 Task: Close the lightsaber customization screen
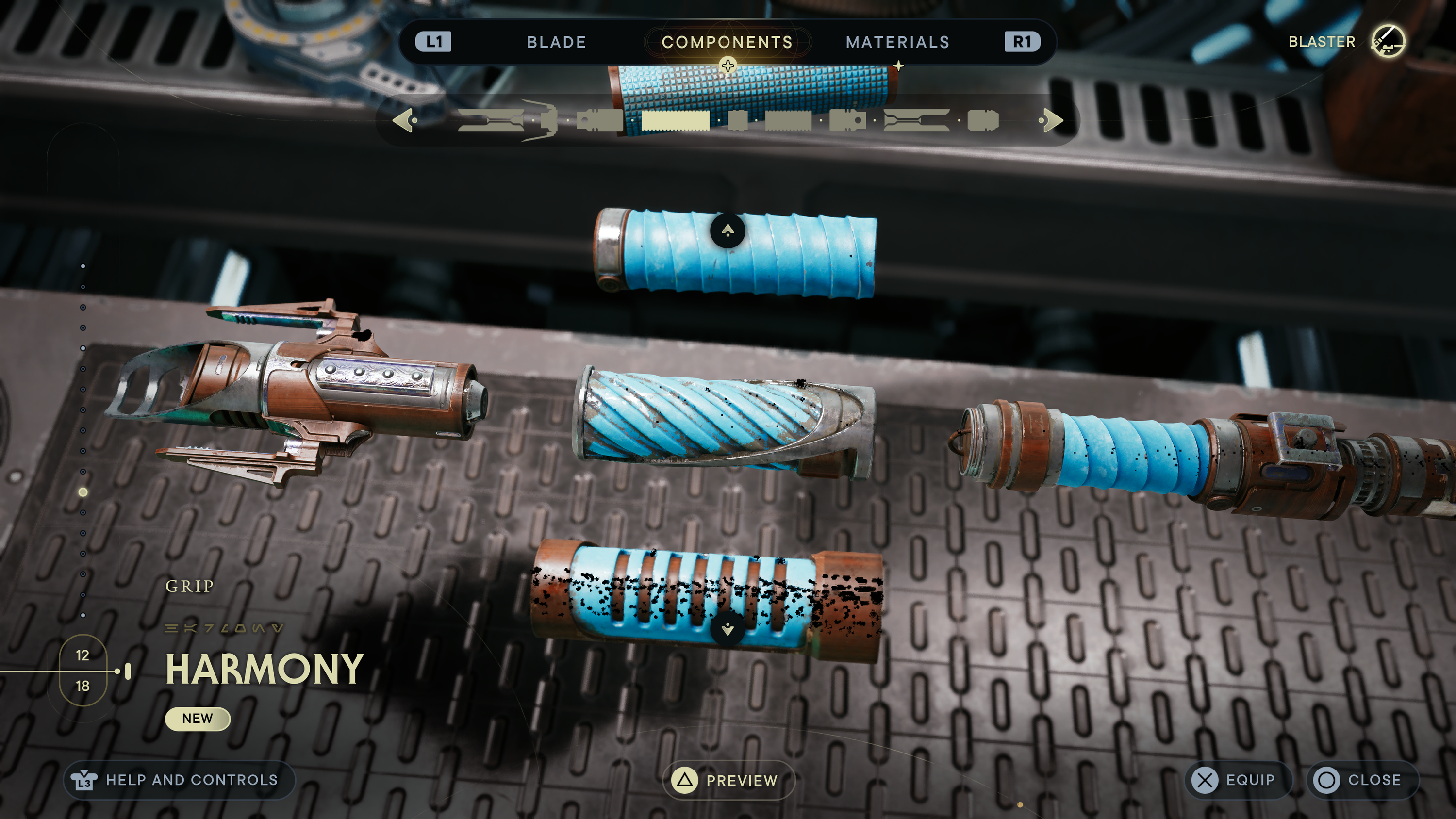1362,780
